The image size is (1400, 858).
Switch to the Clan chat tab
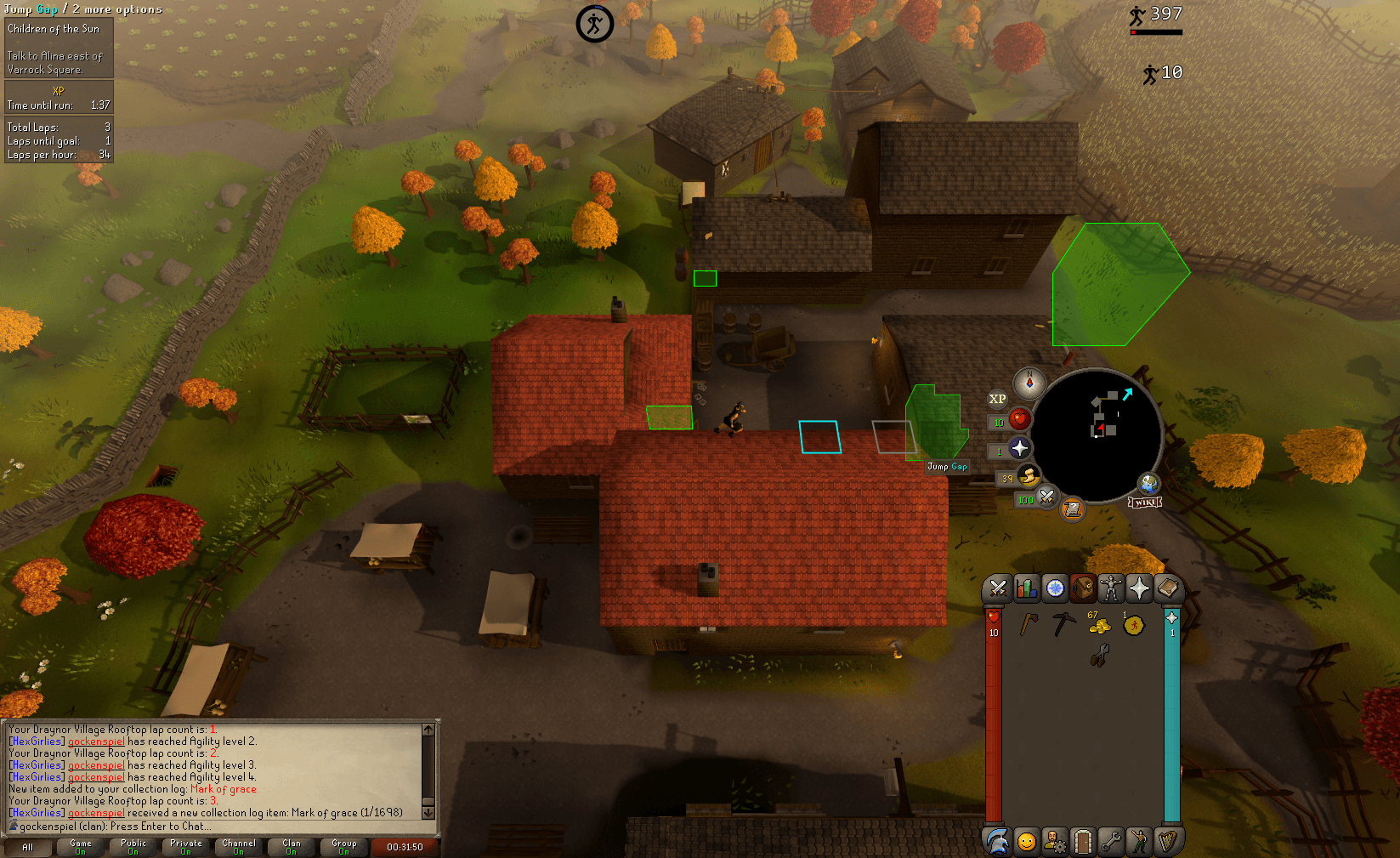point(291,846)
